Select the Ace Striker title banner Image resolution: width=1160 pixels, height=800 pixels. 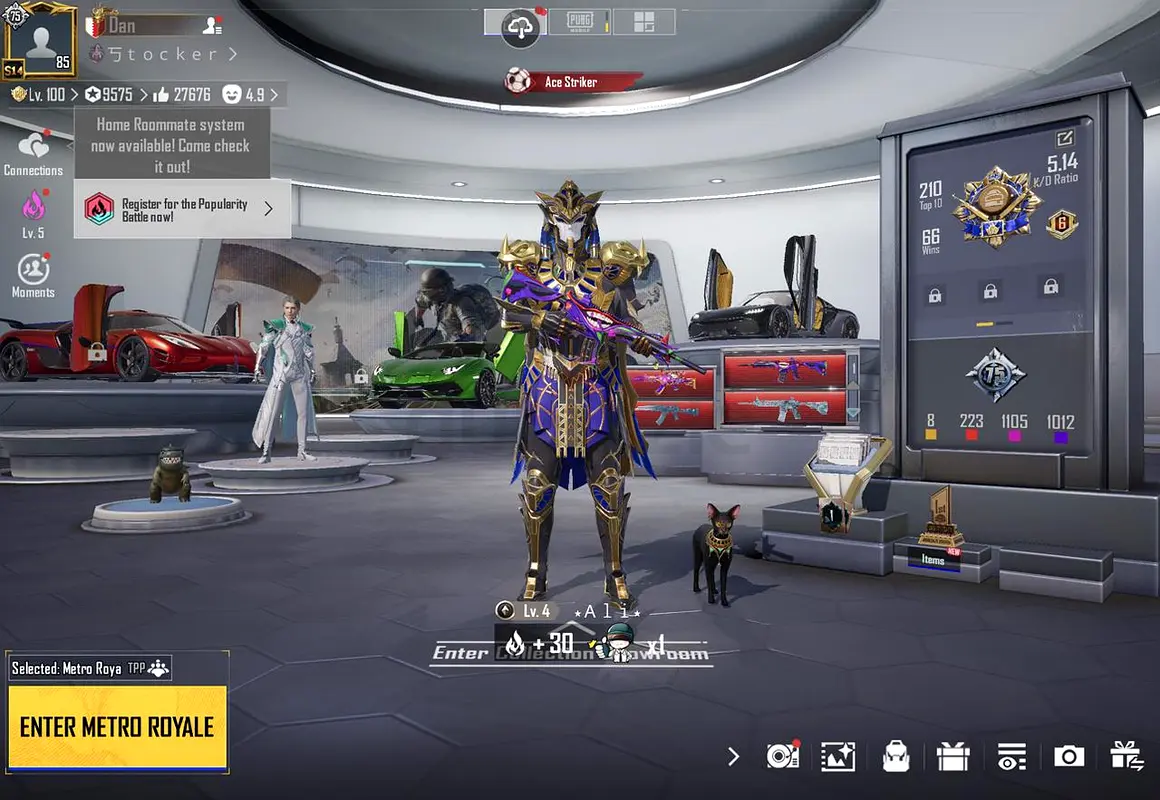[x=572, y=82]
